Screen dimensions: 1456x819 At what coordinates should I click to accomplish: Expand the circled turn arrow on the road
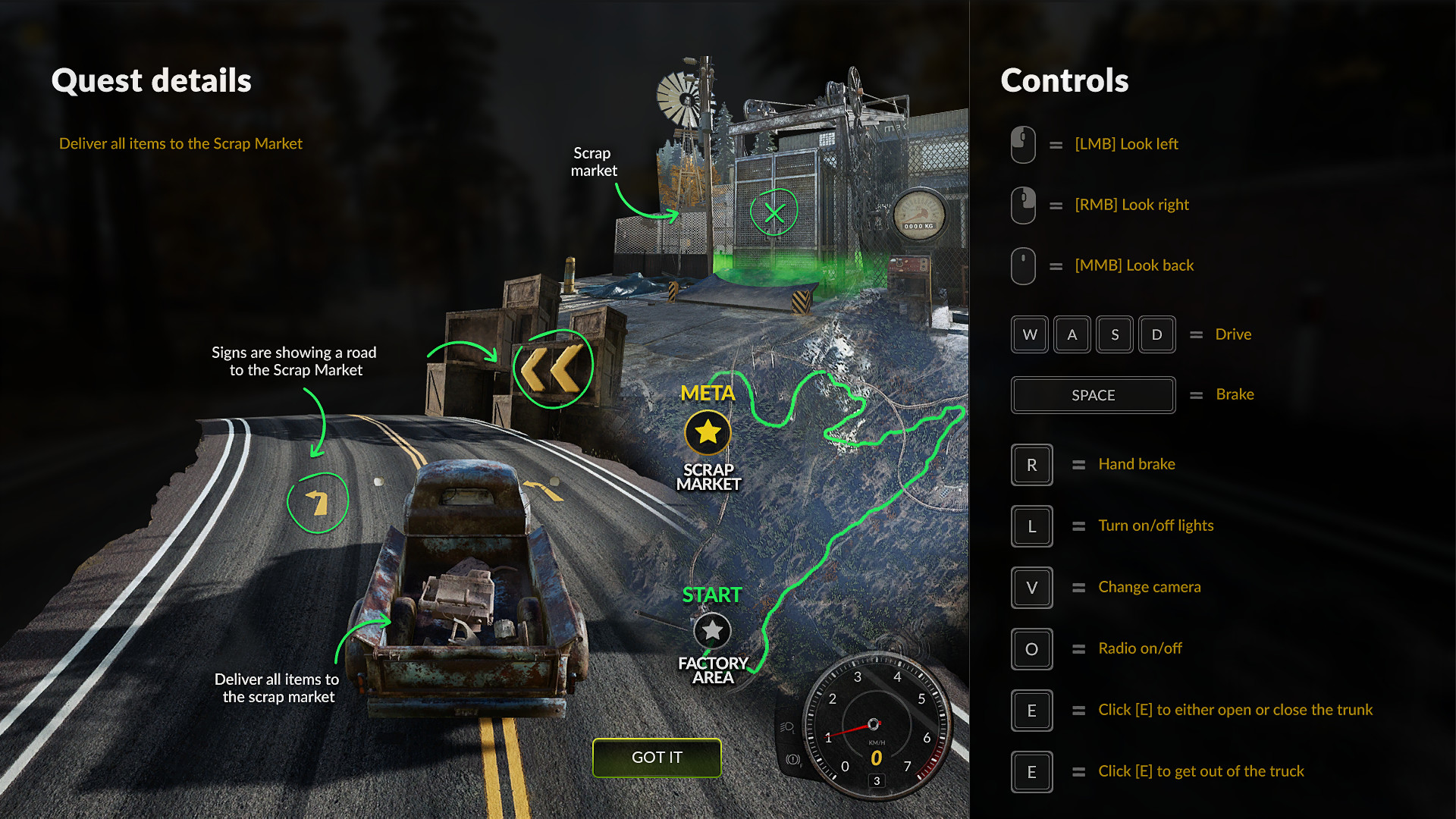[x=318, y=501]
